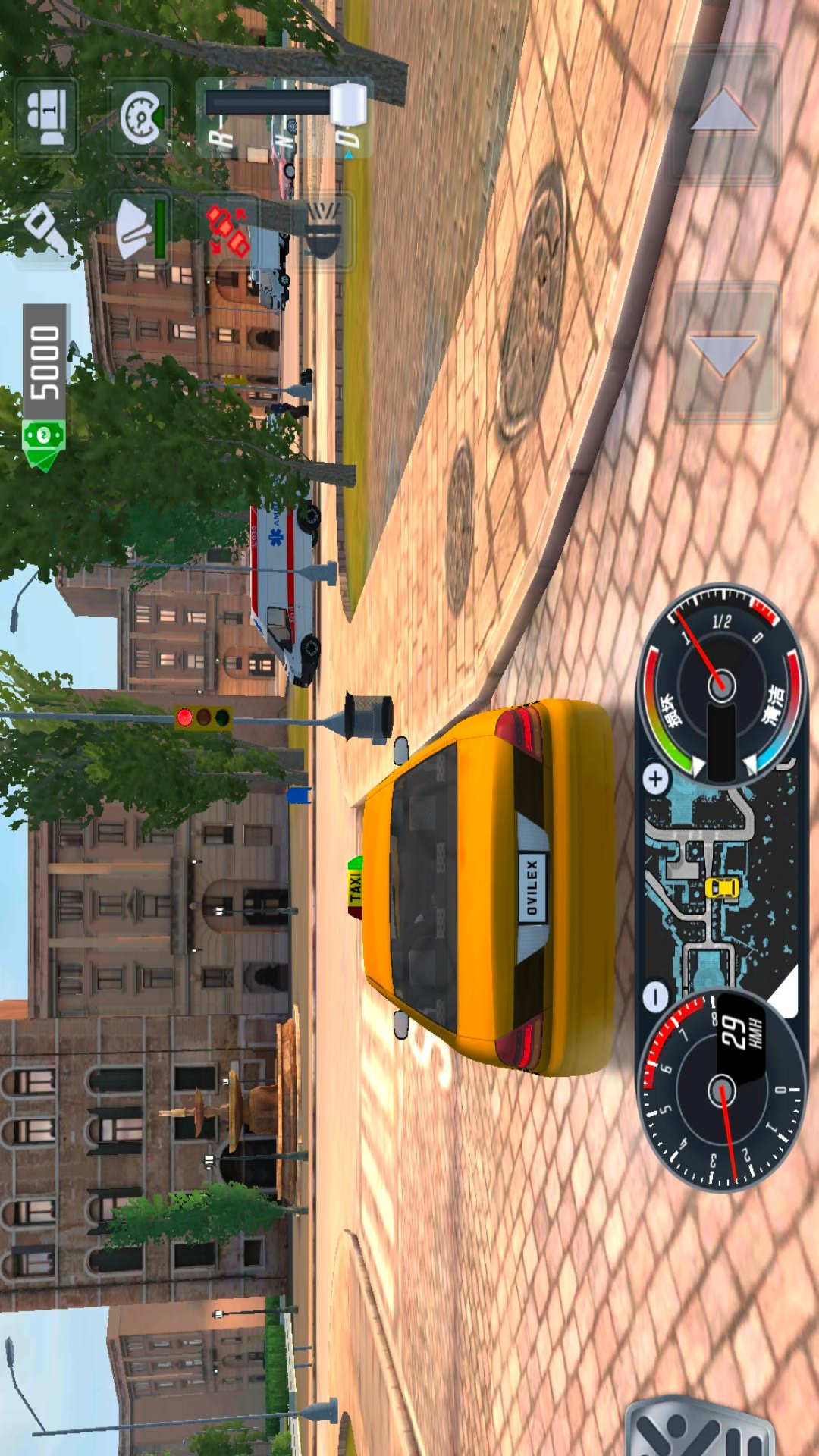Zoom out the minimap with minus button
Screen dimensions: 819x1456
point(656,996)
